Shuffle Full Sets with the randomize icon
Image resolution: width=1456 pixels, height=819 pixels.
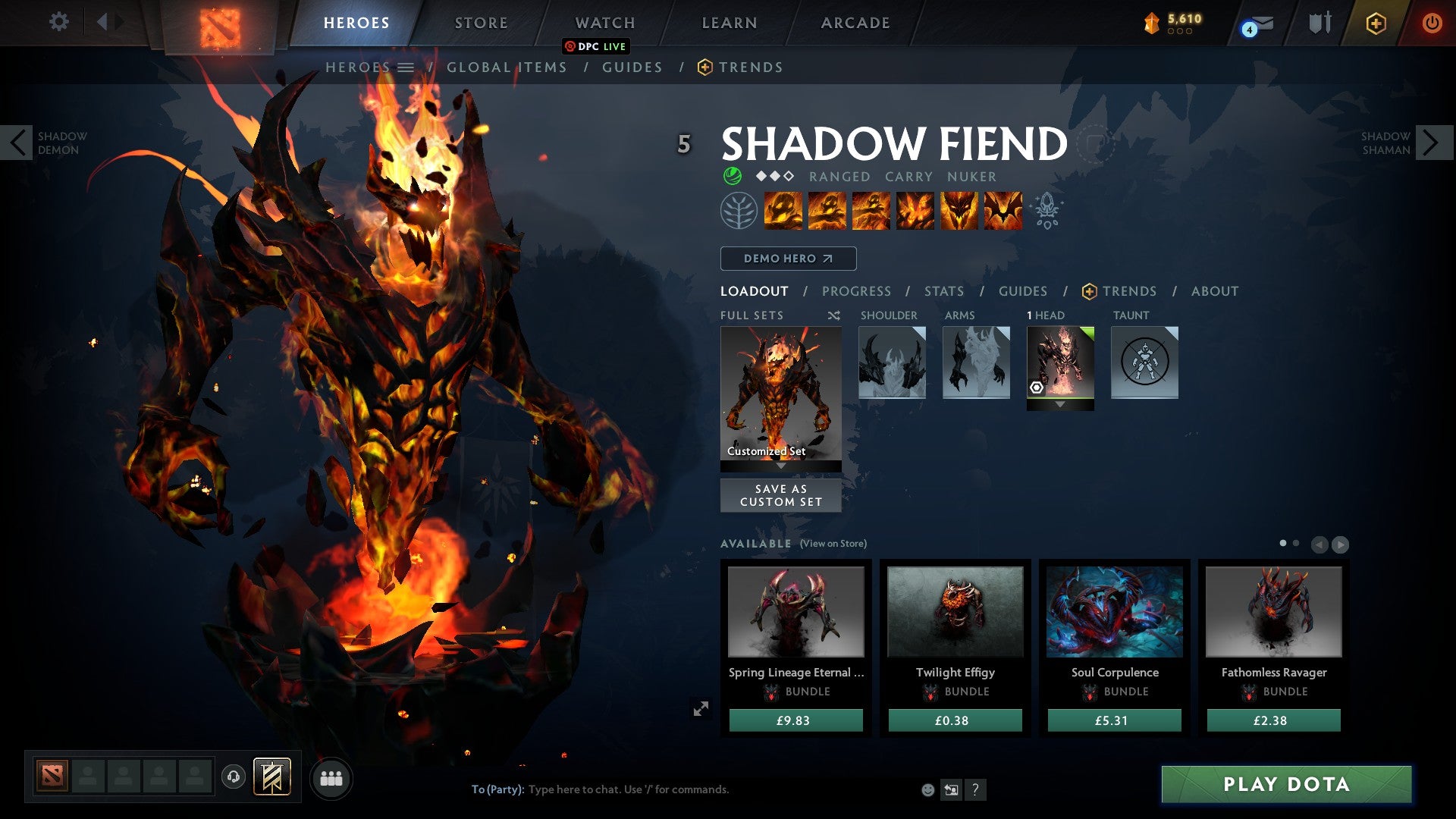(833, 315)
